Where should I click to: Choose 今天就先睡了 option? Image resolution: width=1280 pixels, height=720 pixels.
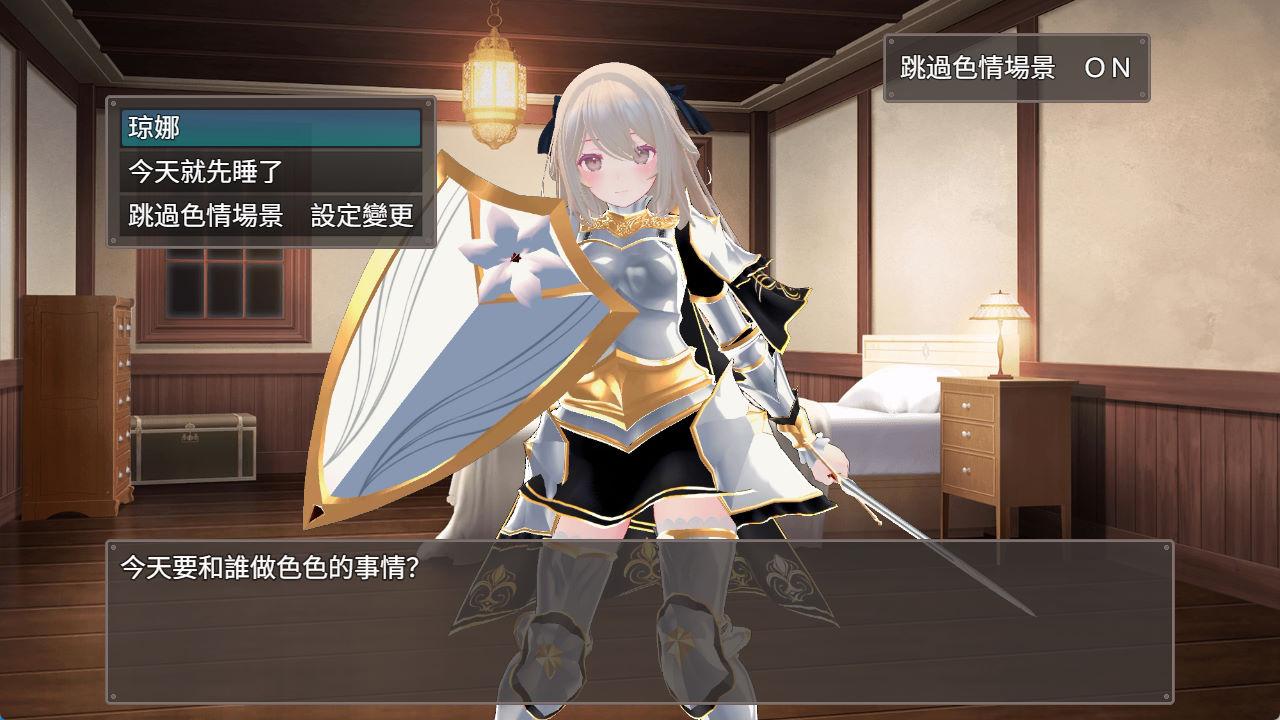pyautogui.click(x=270, y=172)
